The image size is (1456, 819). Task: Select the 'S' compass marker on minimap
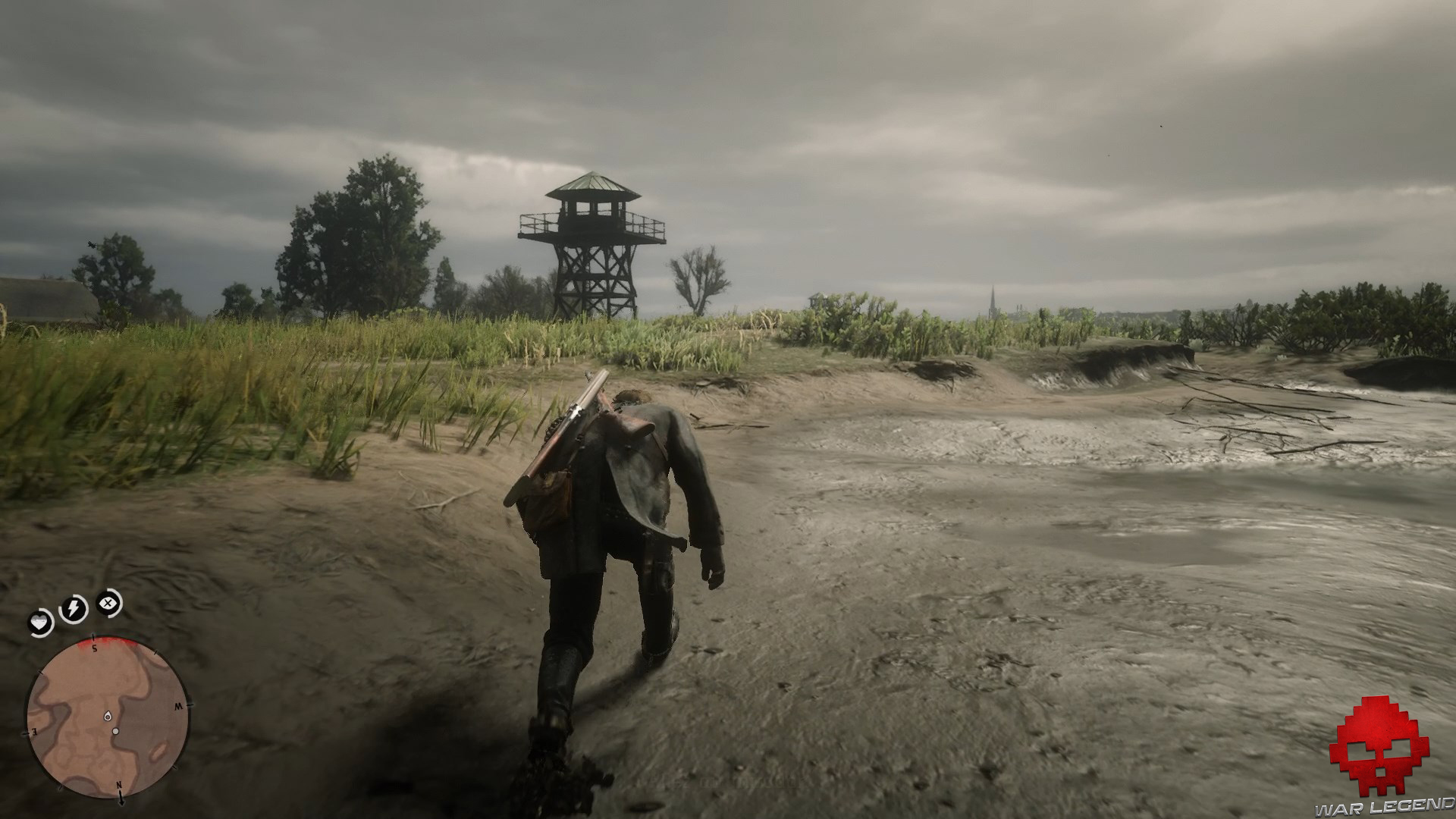tap(95, 648)
